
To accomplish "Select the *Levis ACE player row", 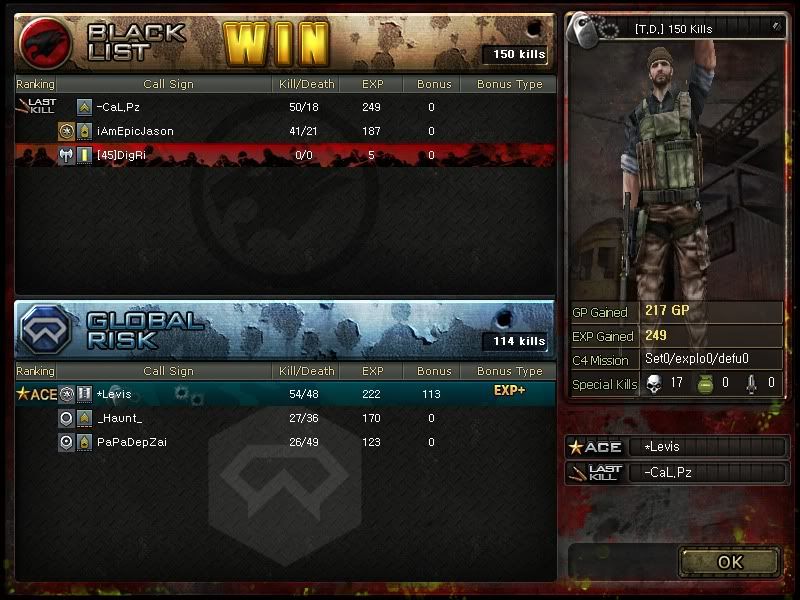I will (x=285, y=394).
